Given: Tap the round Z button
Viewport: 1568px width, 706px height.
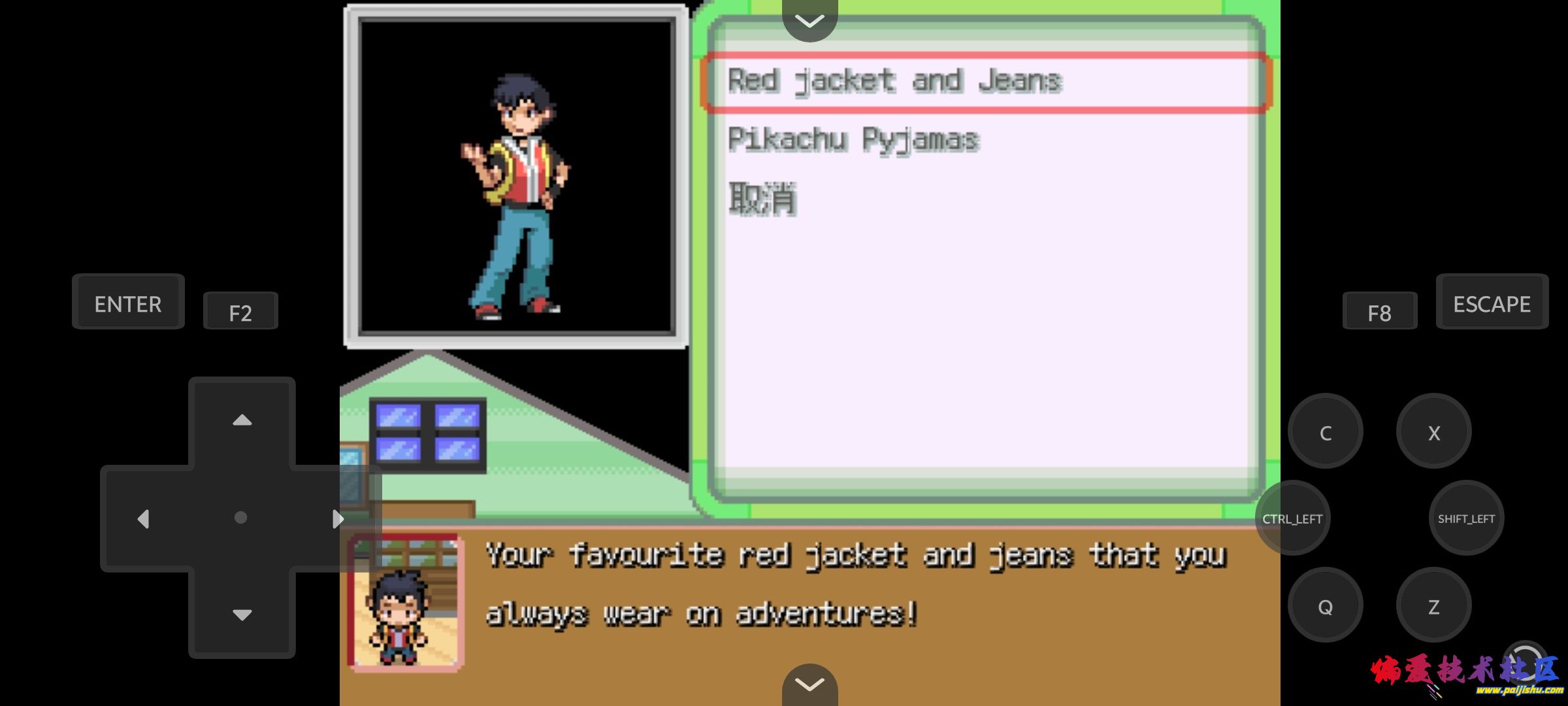Looking at the screenshot, I should [1433, 607].
